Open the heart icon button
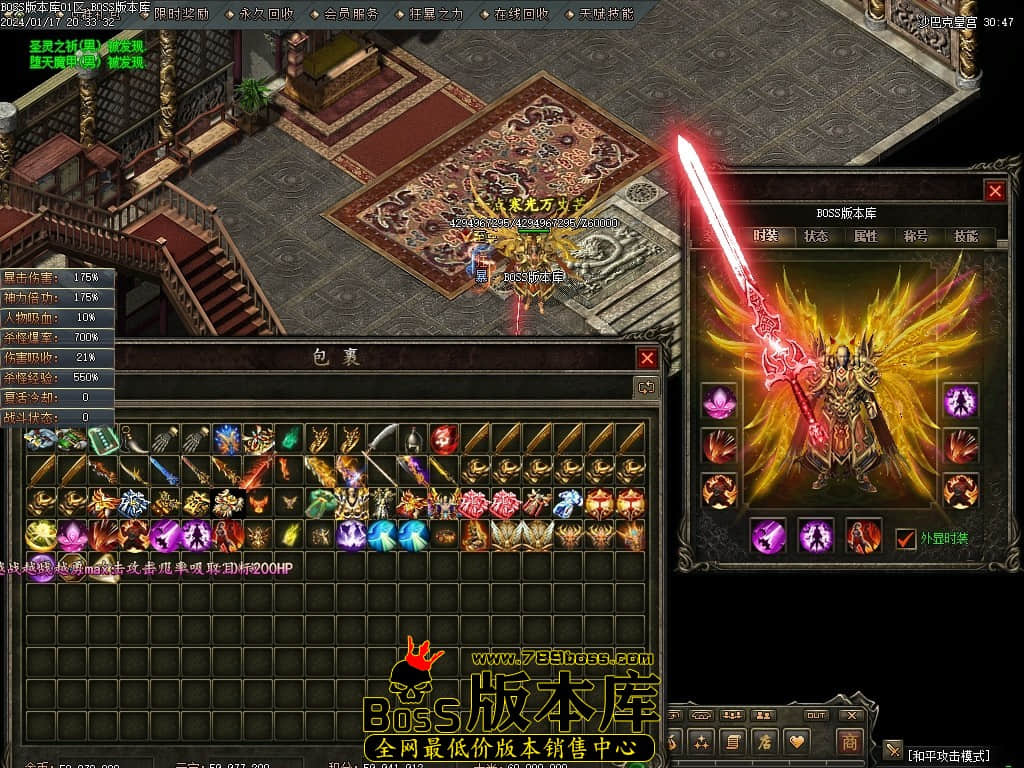This screenshot has width=1024, height=768. click(797, 742)
